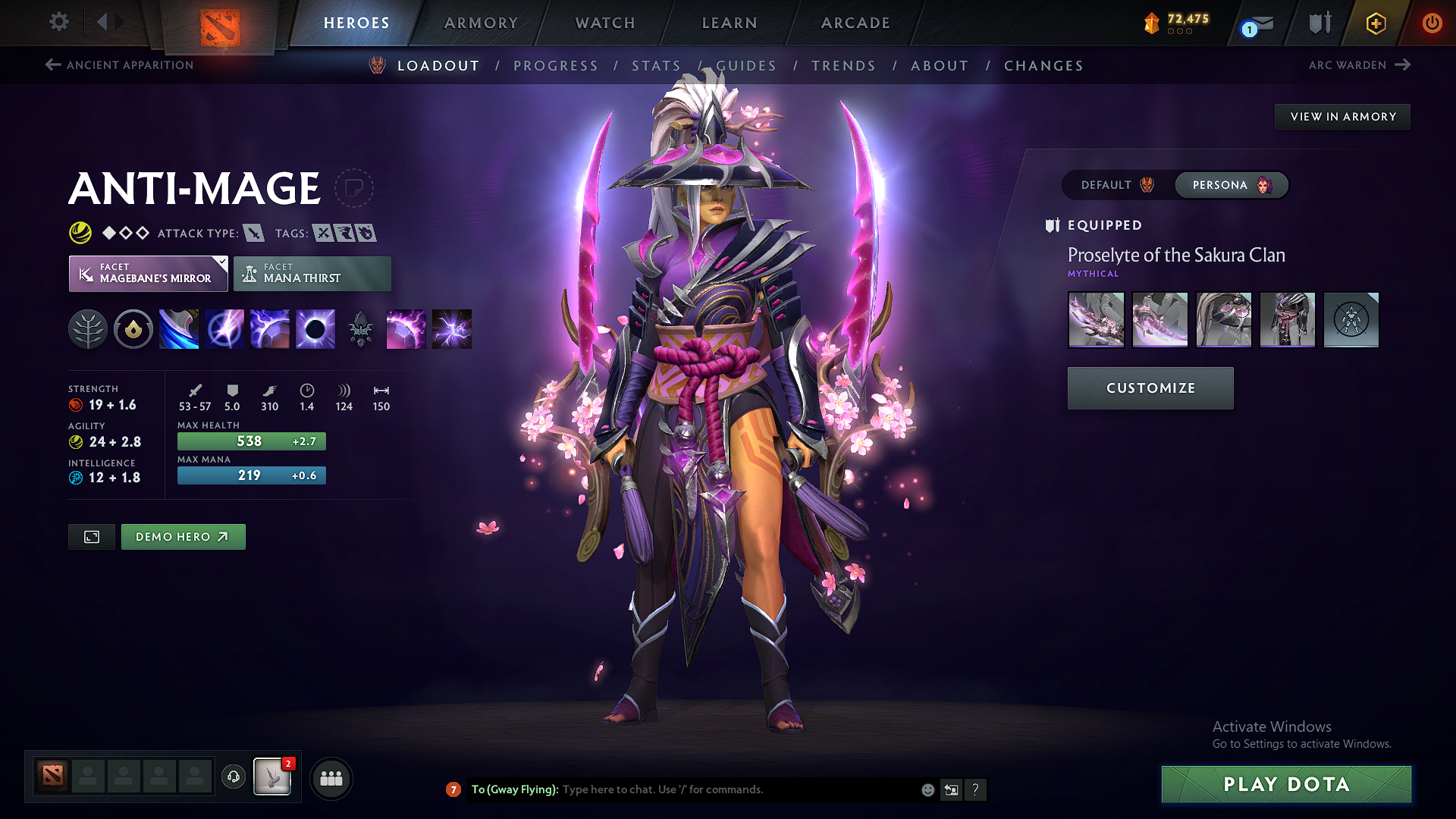Click the Mana Void ability icon
Screen dimensions: 1456x819
(x=315, y=328)
